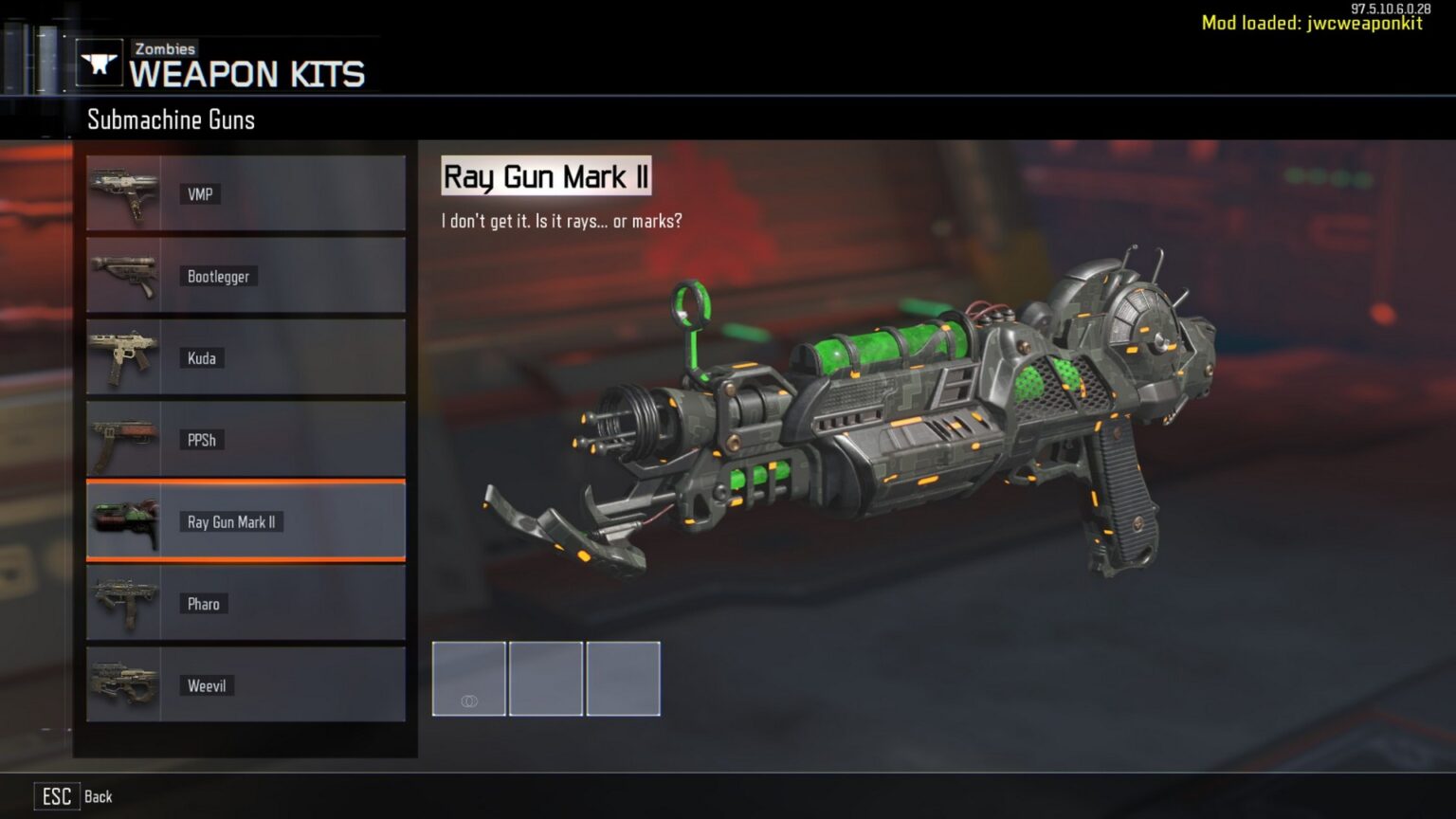Open the third empty attachment slot
Viewport: 1456px width, 819px height.
click(623, 679)
